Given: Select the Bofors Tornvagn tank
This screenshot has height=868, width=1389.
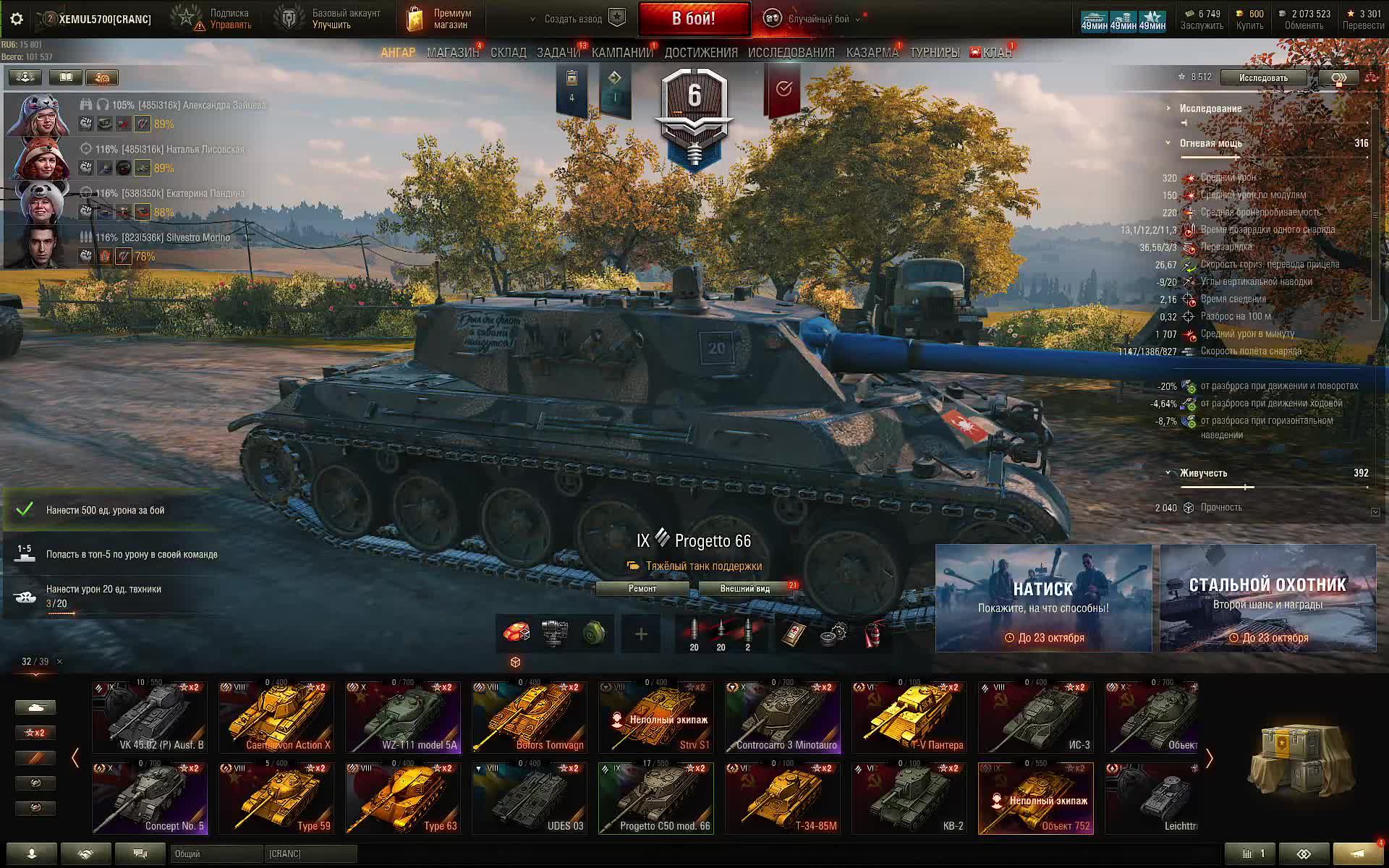Looking at the screenshot, I should click(x=530, y=718).
